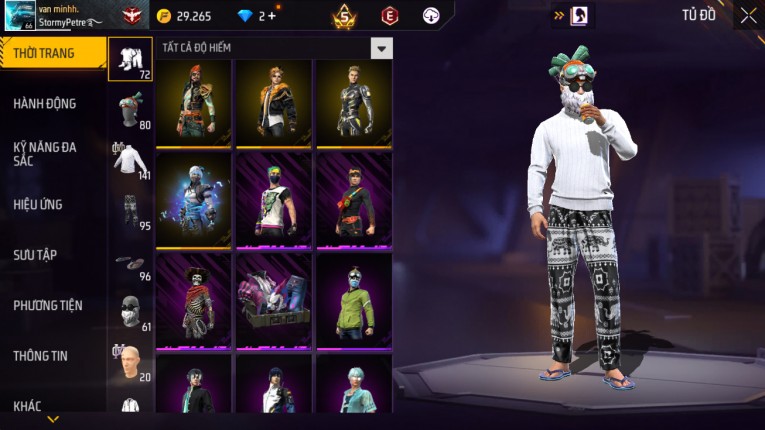Viewport: 765px width, 430px height.
Task: Open the TẤT CẢ ĐỘ HIẾM rarity dropdown
Action: (x=381, y=48)
